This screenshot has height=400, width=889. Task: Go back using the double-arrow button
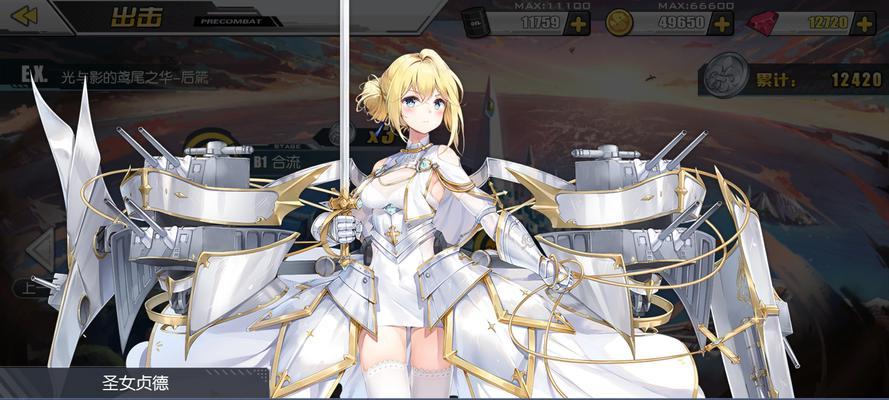(24, 16)
